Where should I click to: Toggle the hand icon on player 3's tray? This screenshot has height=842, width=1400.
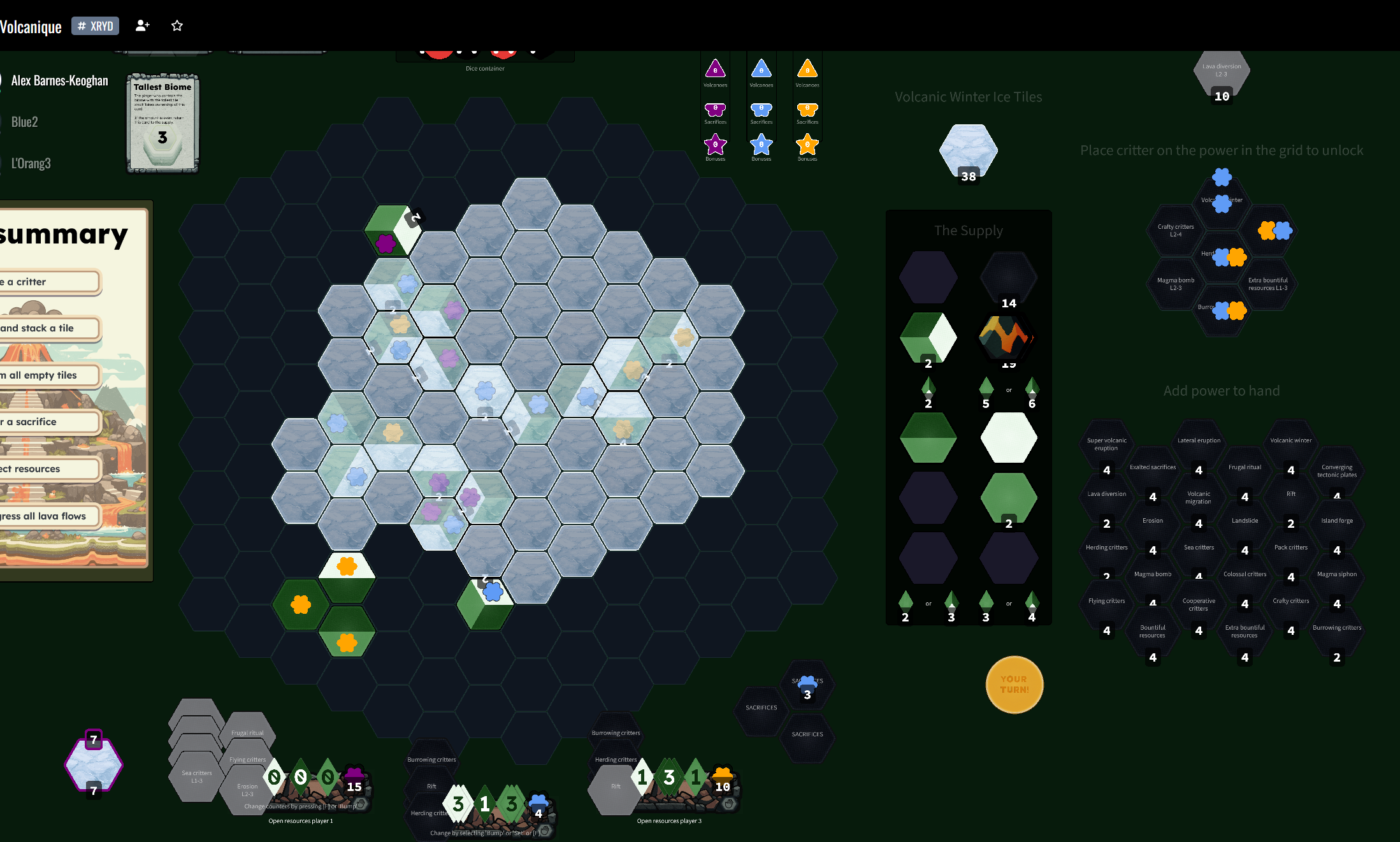tap(729, 804)
